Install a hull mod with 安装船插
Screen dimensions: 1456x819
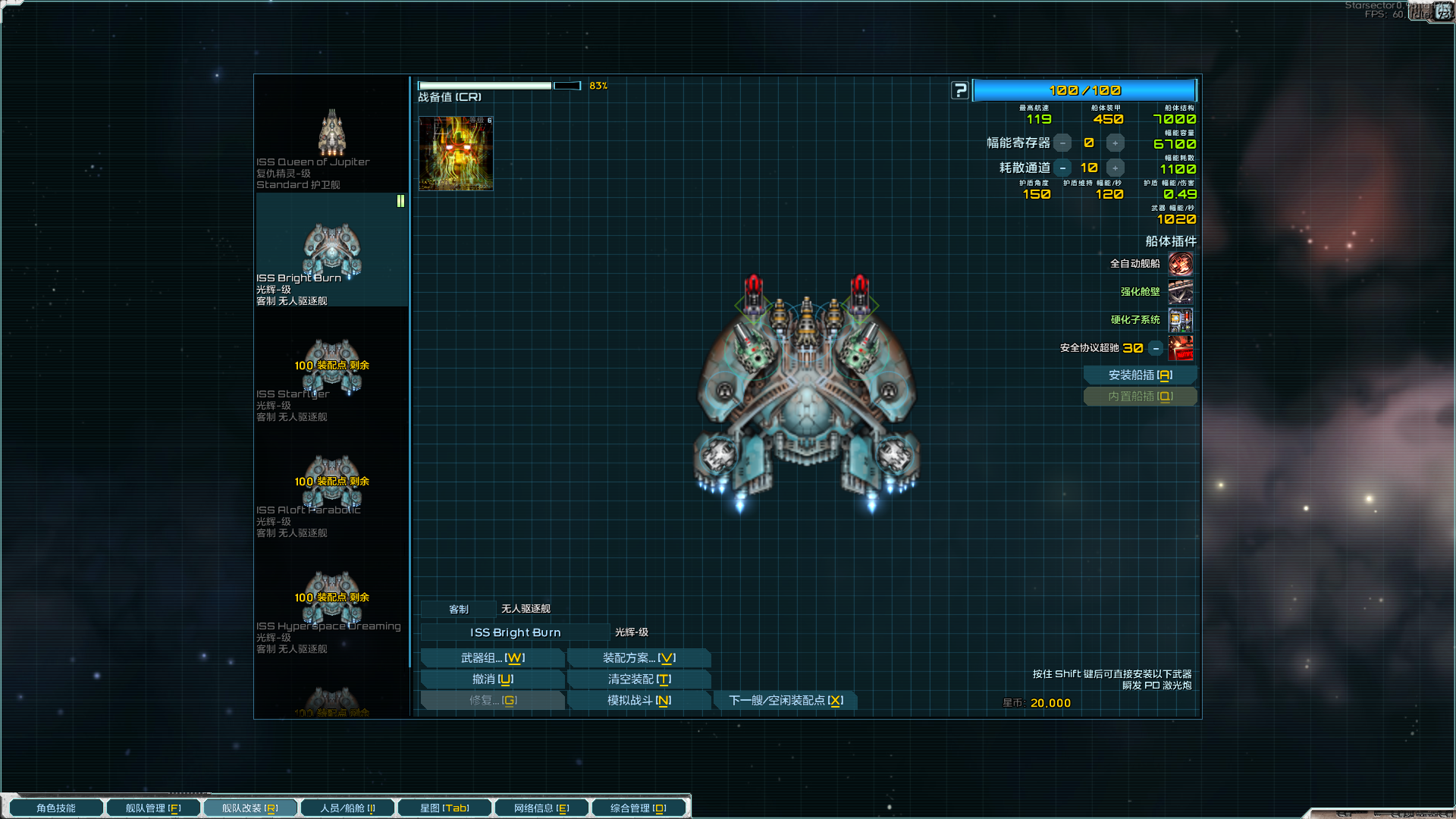1140,375
